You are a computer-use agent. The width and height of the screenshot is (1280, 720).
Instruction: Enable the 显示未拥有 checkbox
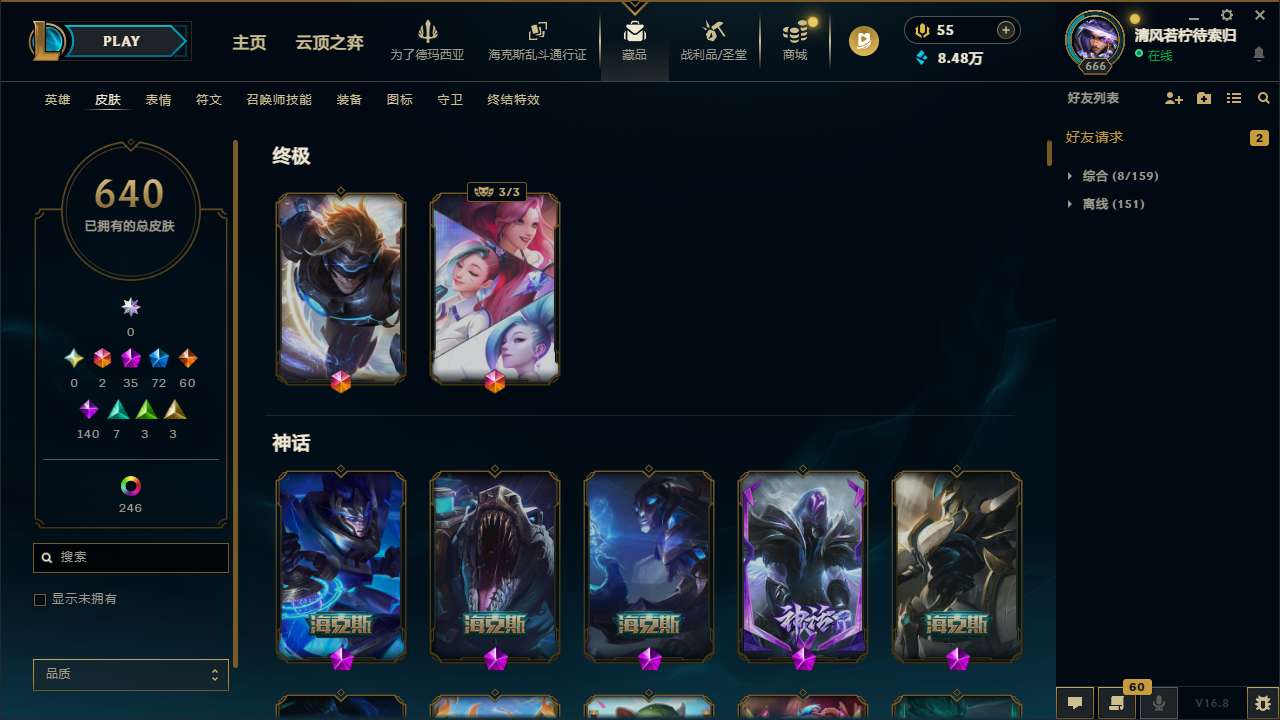pyautogui.click(x=40, y=599)
